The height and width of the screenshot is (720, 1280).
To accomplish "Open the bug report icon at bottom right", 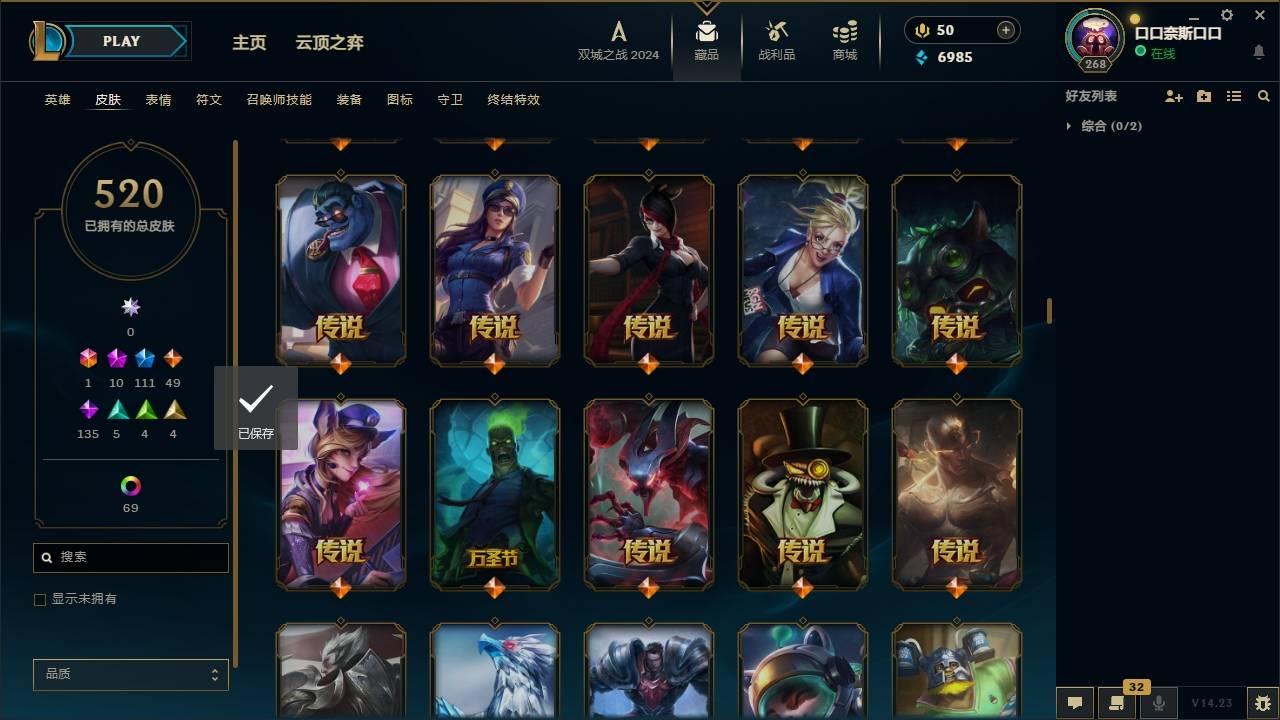I will click(x=1261, y=703).
